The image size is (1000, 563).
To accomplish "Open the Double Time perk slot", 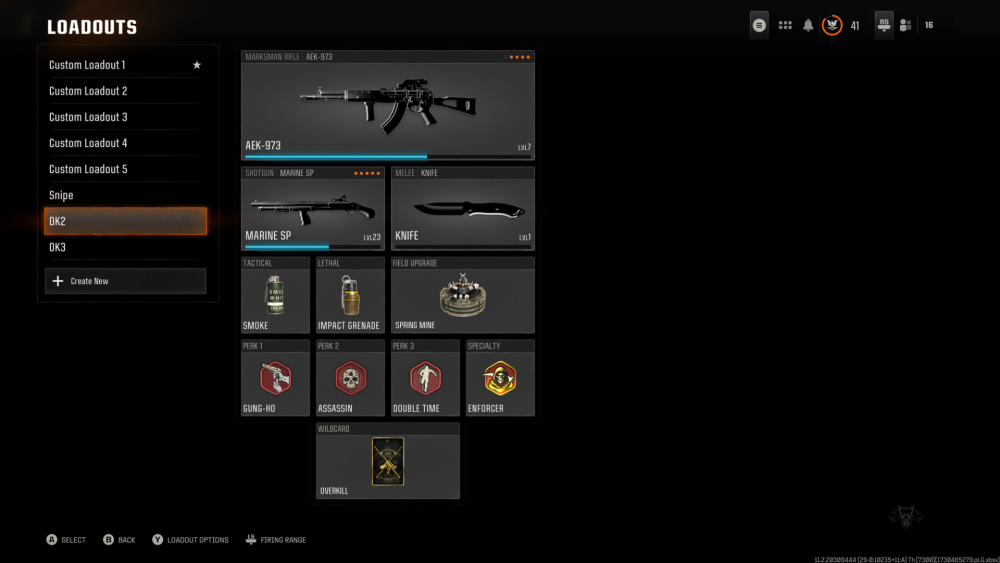I will point(425,378).
